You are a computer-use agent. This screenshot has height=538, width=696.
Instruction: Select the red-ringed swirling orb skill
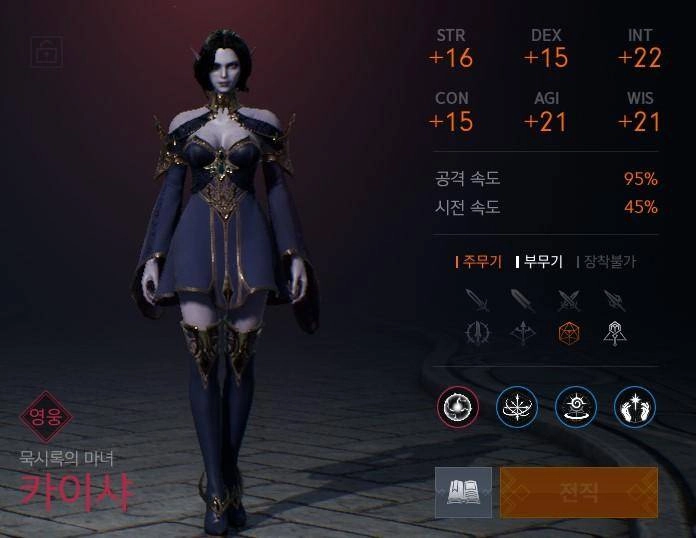(458, 407)
